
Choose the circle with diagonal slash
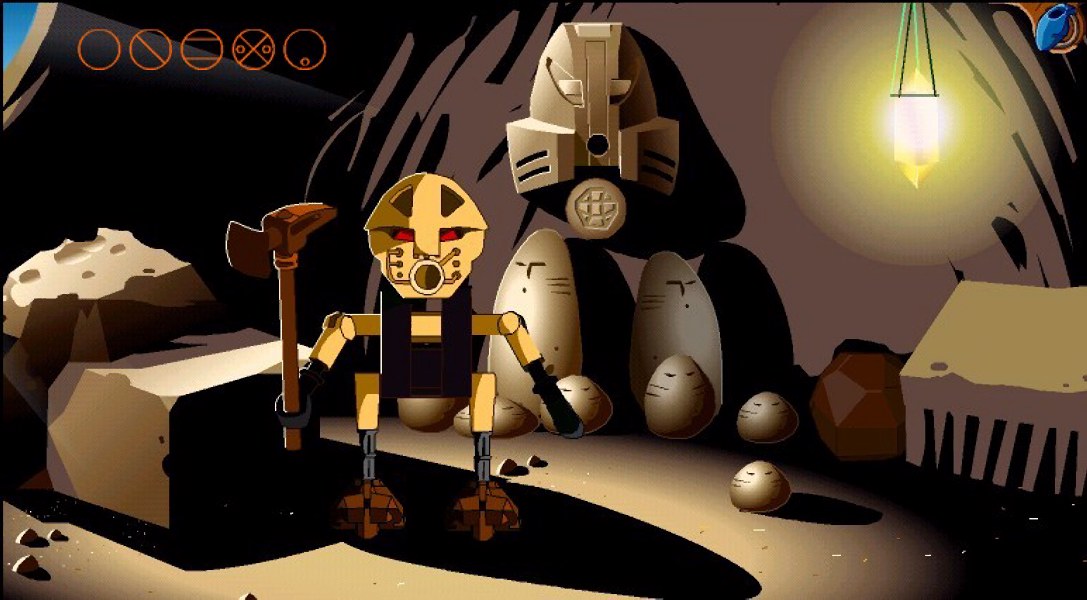pos(150,49)
